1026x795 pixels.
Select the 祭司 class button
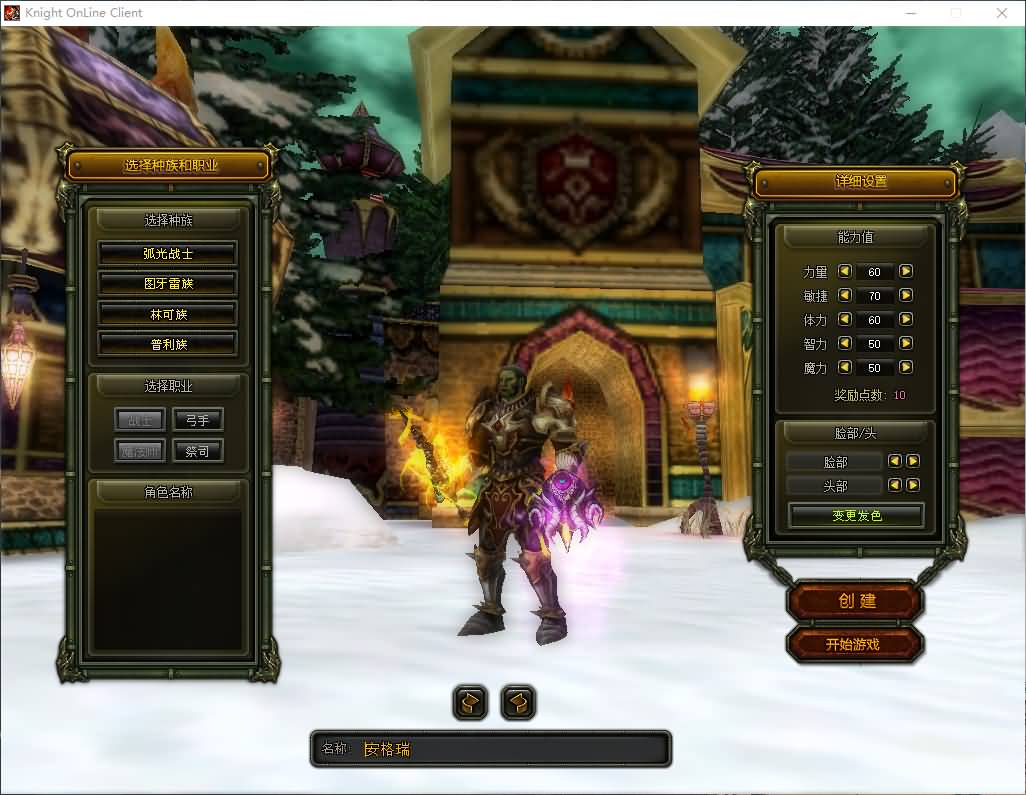point(197,451)
